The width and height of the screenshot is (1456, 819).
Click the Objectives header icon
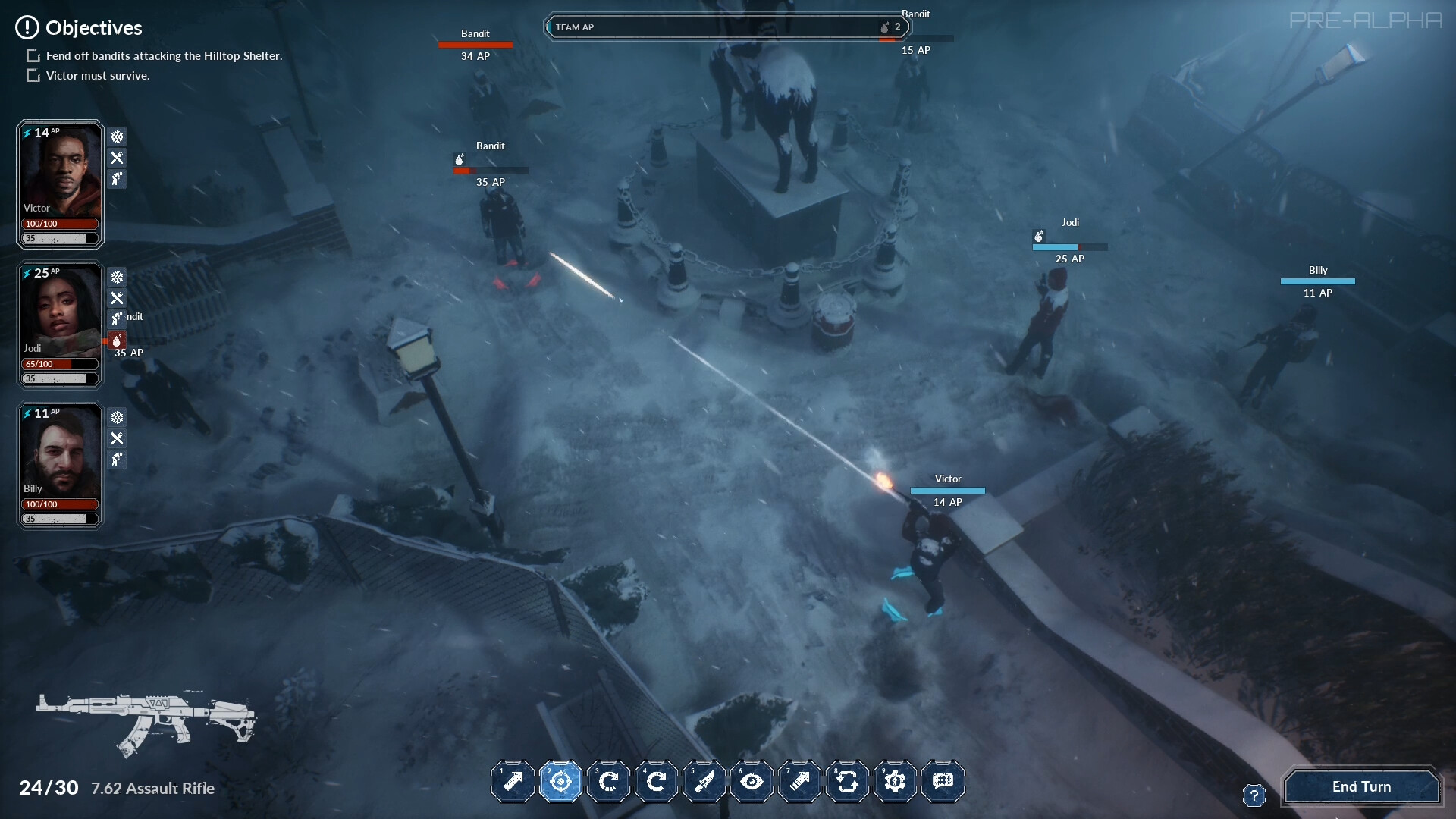(x=27, y=28)
